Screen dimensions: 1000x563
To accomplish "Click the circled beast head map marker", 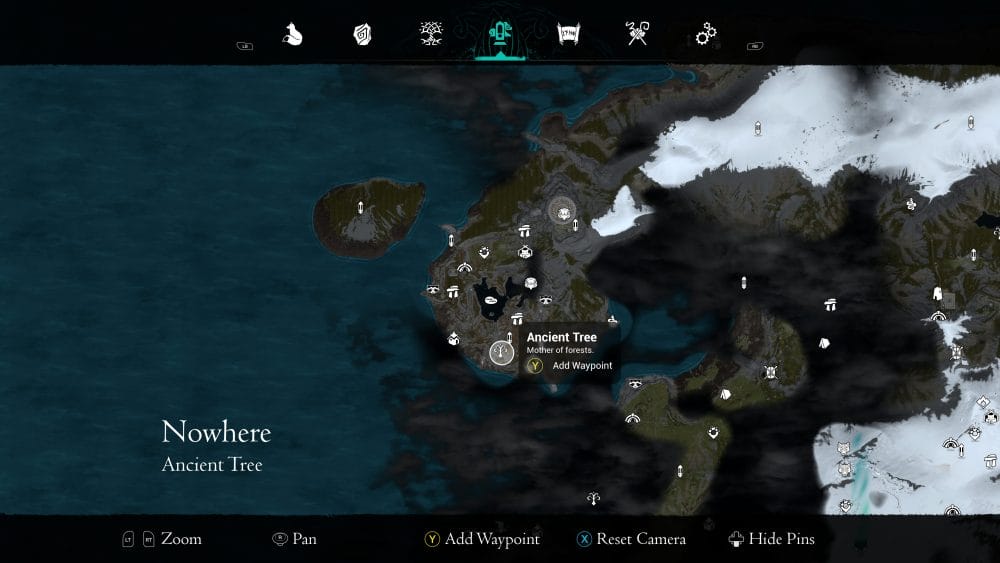I will 563,211.
